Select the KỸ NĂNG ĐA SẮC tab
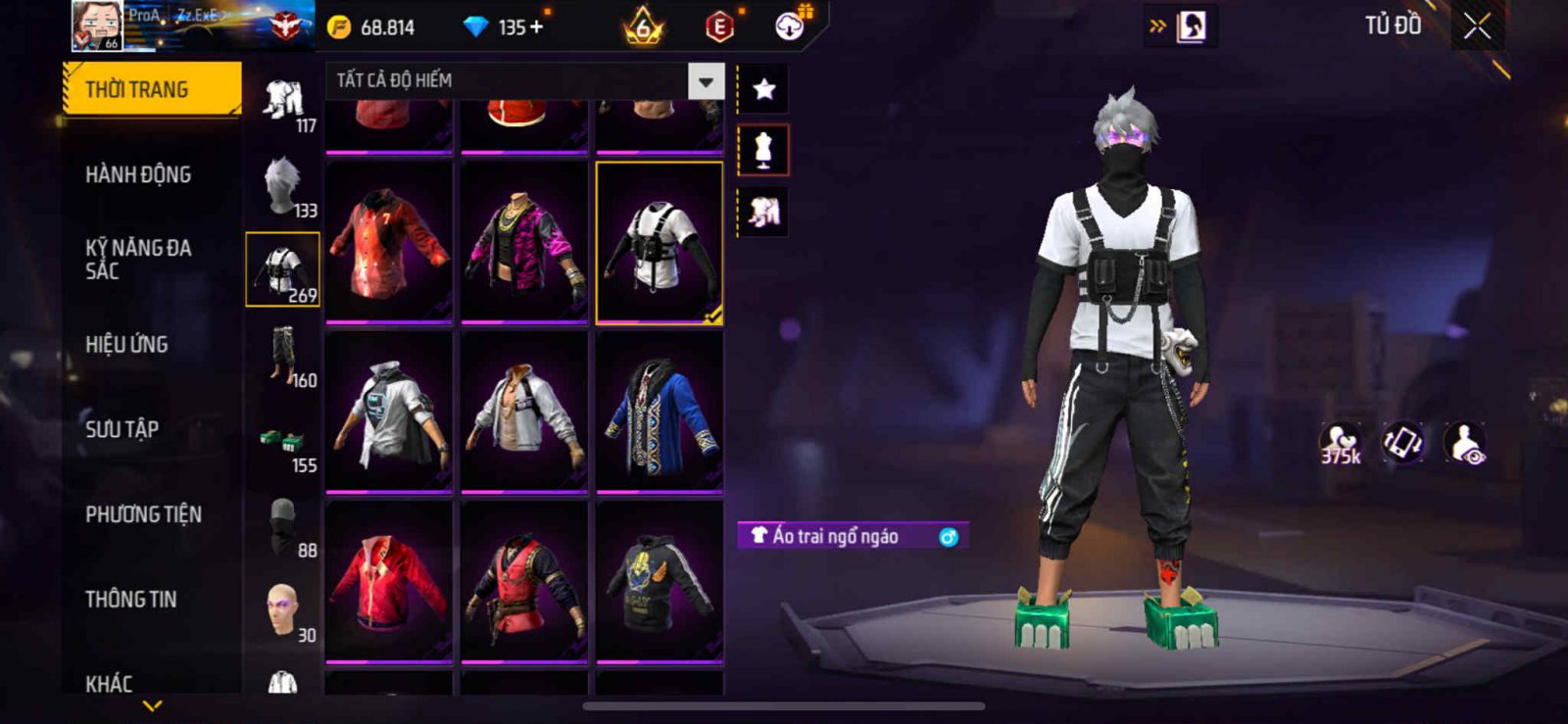Image resolution: width=1568 pixels, height=724 pixels. (x=138, y=260)
